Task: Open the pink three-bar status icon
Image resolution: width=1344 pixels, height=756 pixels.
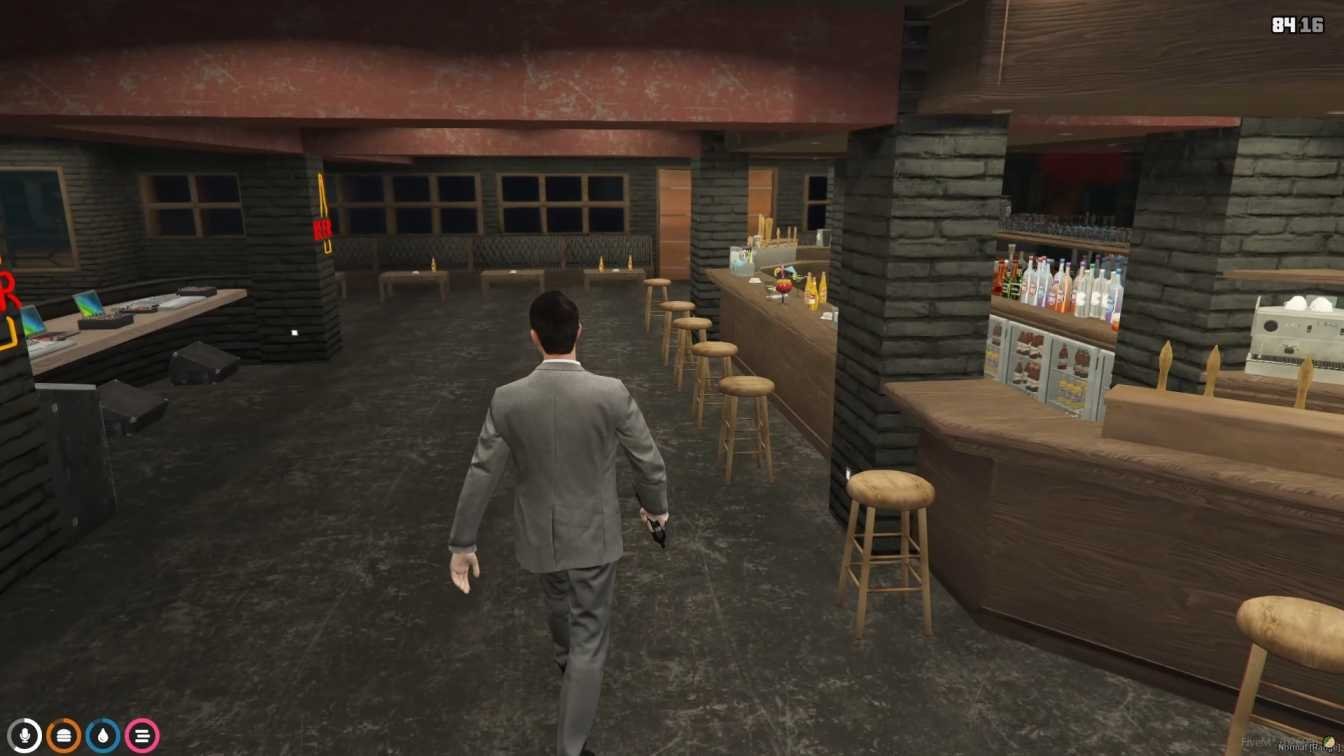Action: pos(142,736)
